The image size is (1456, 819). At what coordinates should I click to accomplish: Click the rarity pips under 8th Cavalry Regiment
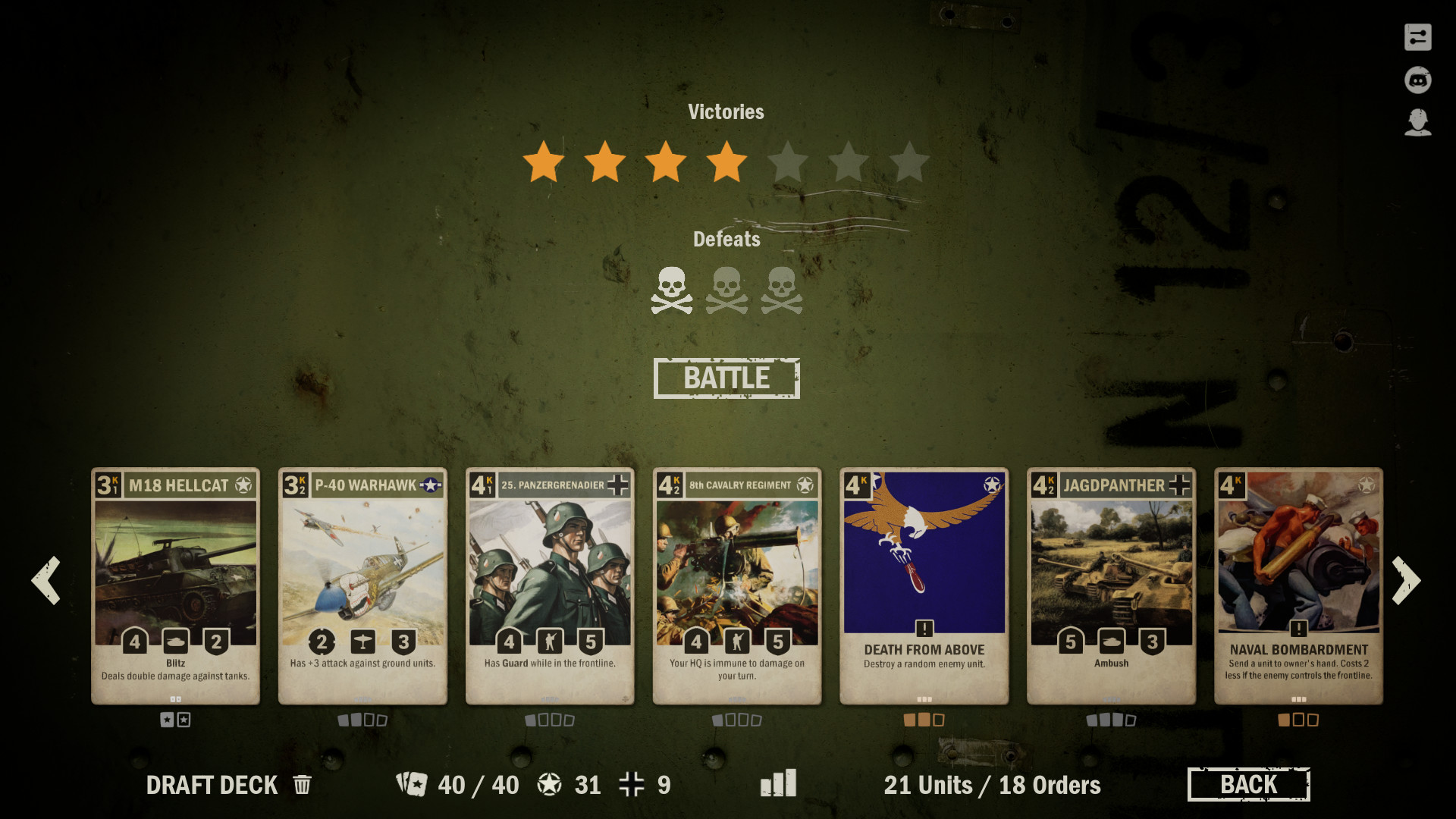tap(736, 720)
